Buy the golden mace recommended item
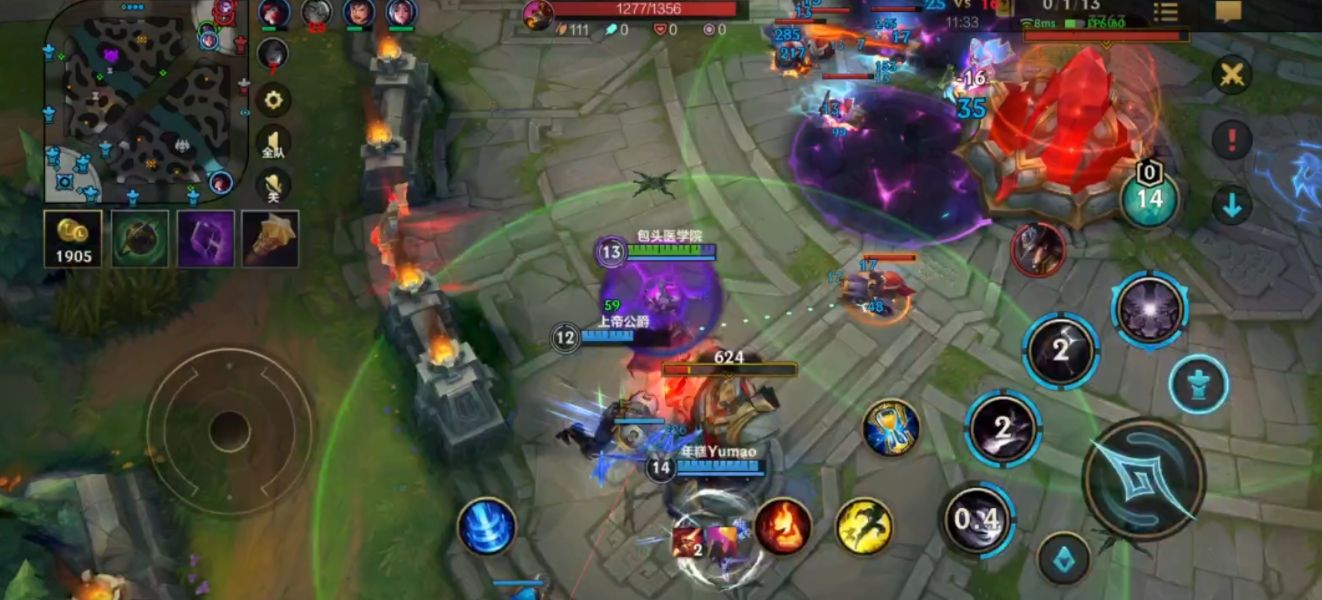 tap(270, 239)
